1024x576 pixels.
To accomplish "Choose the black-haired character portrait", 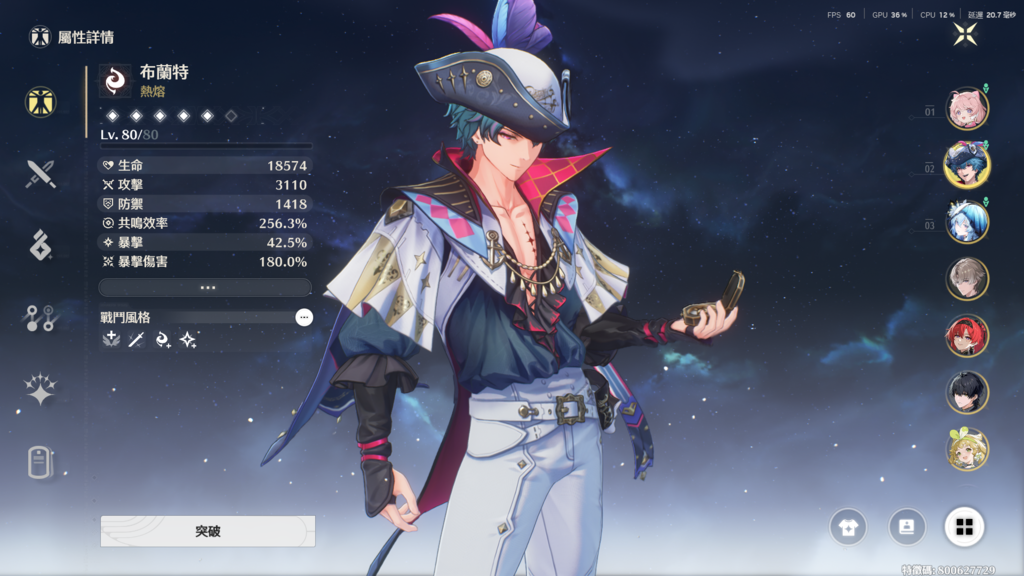I will [967, 393].
